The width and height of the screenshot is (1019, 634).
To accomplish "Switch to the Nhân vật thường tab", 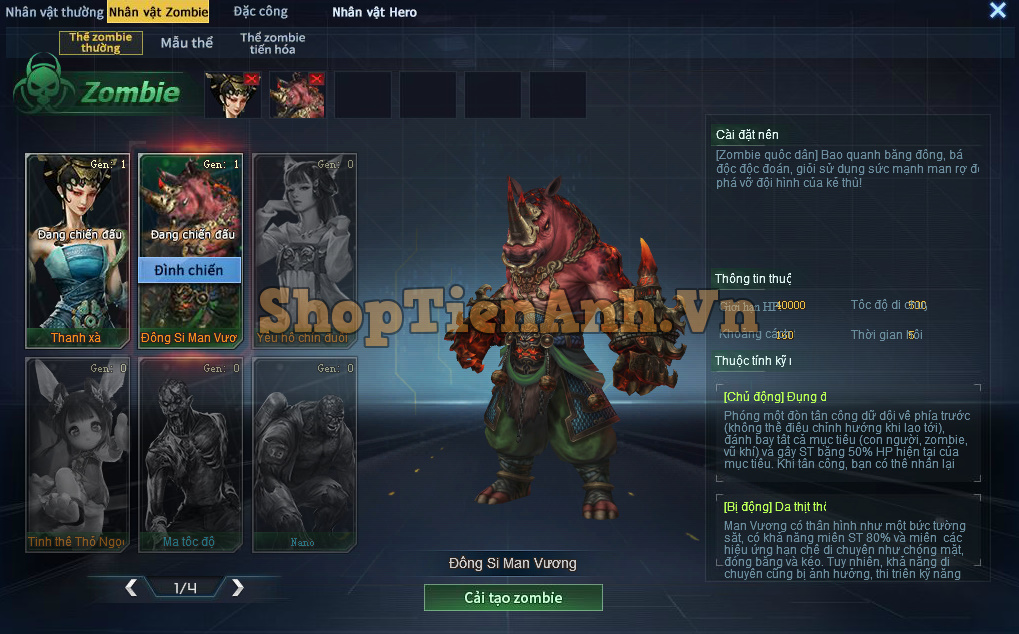I will [x=54, y=12].
